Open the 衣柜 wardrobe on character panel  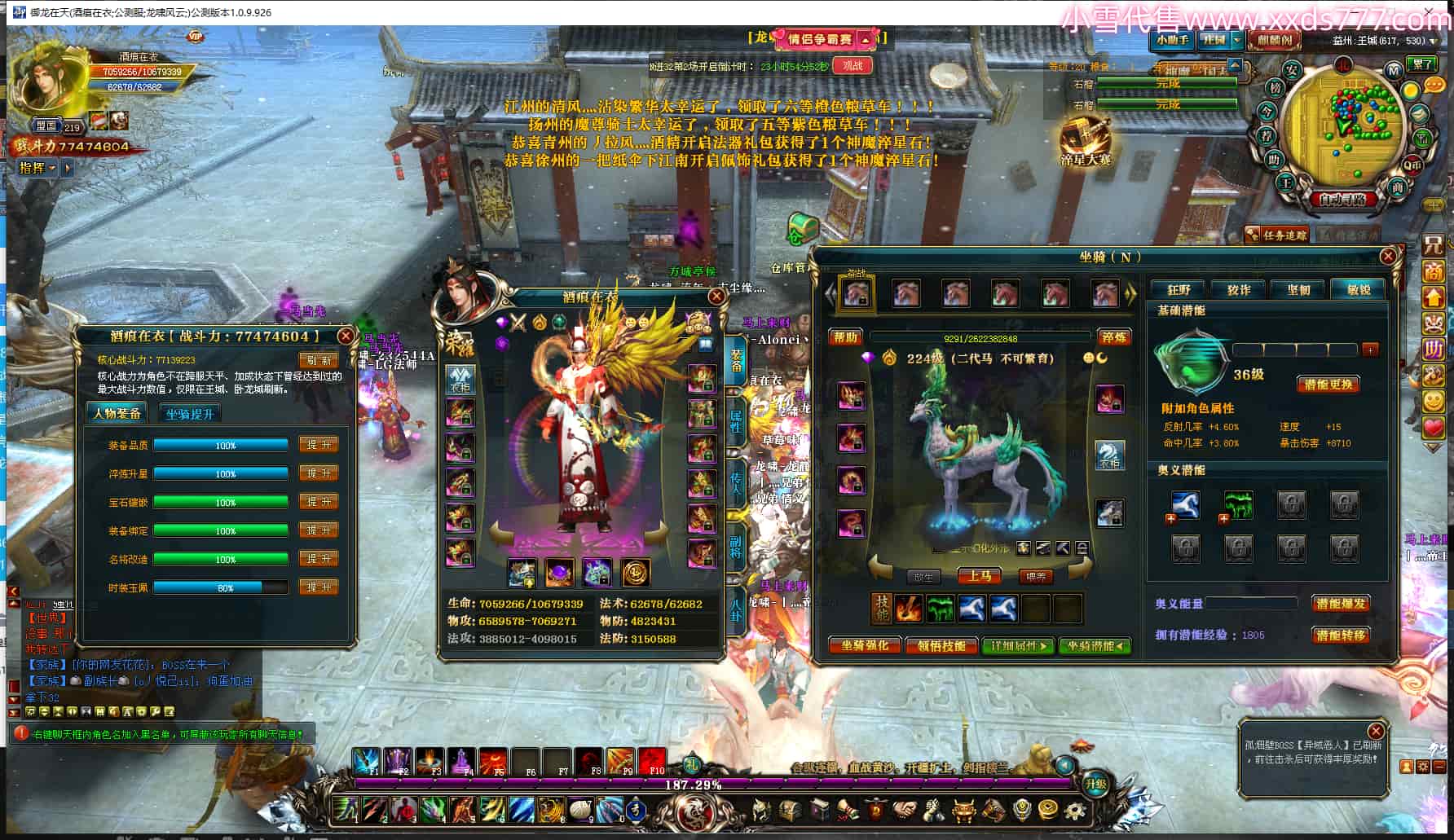tap(460, 378)
